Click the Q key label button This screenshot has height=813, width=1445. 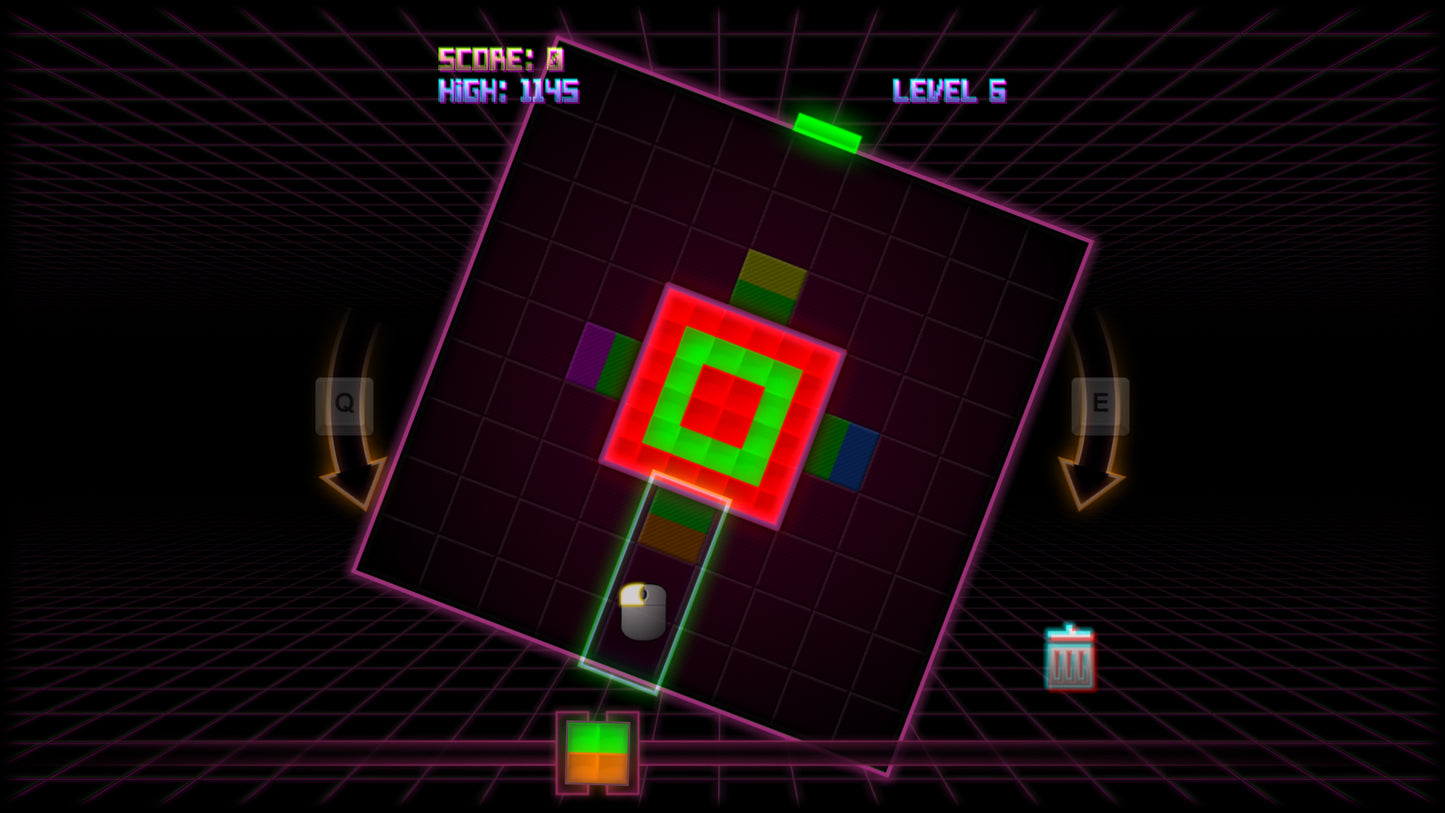click(344, 404)
